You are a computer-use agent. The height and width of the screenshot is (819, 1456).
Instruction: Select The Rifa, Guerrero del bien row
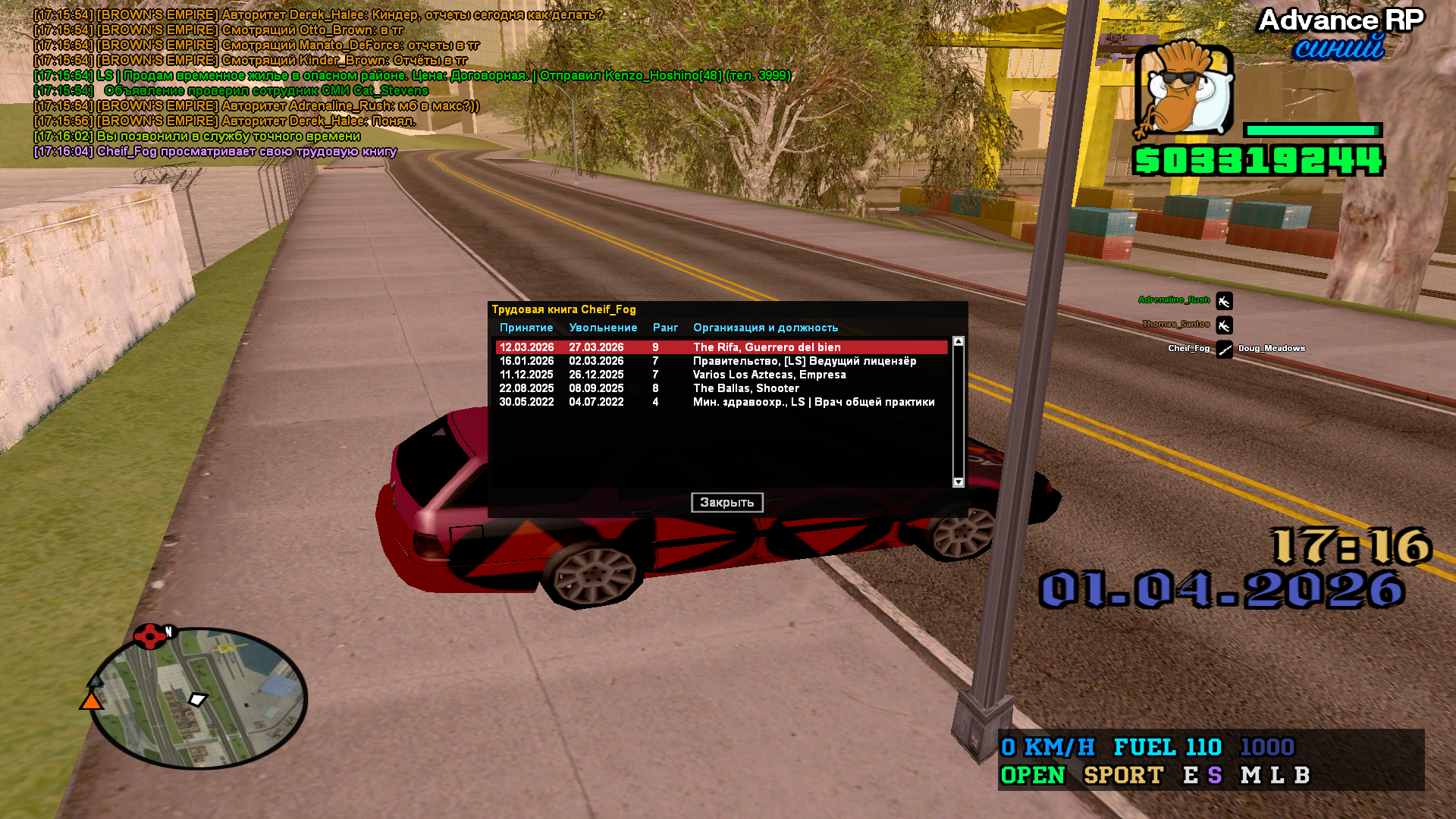pyautogui.click(x=720, y=347)
